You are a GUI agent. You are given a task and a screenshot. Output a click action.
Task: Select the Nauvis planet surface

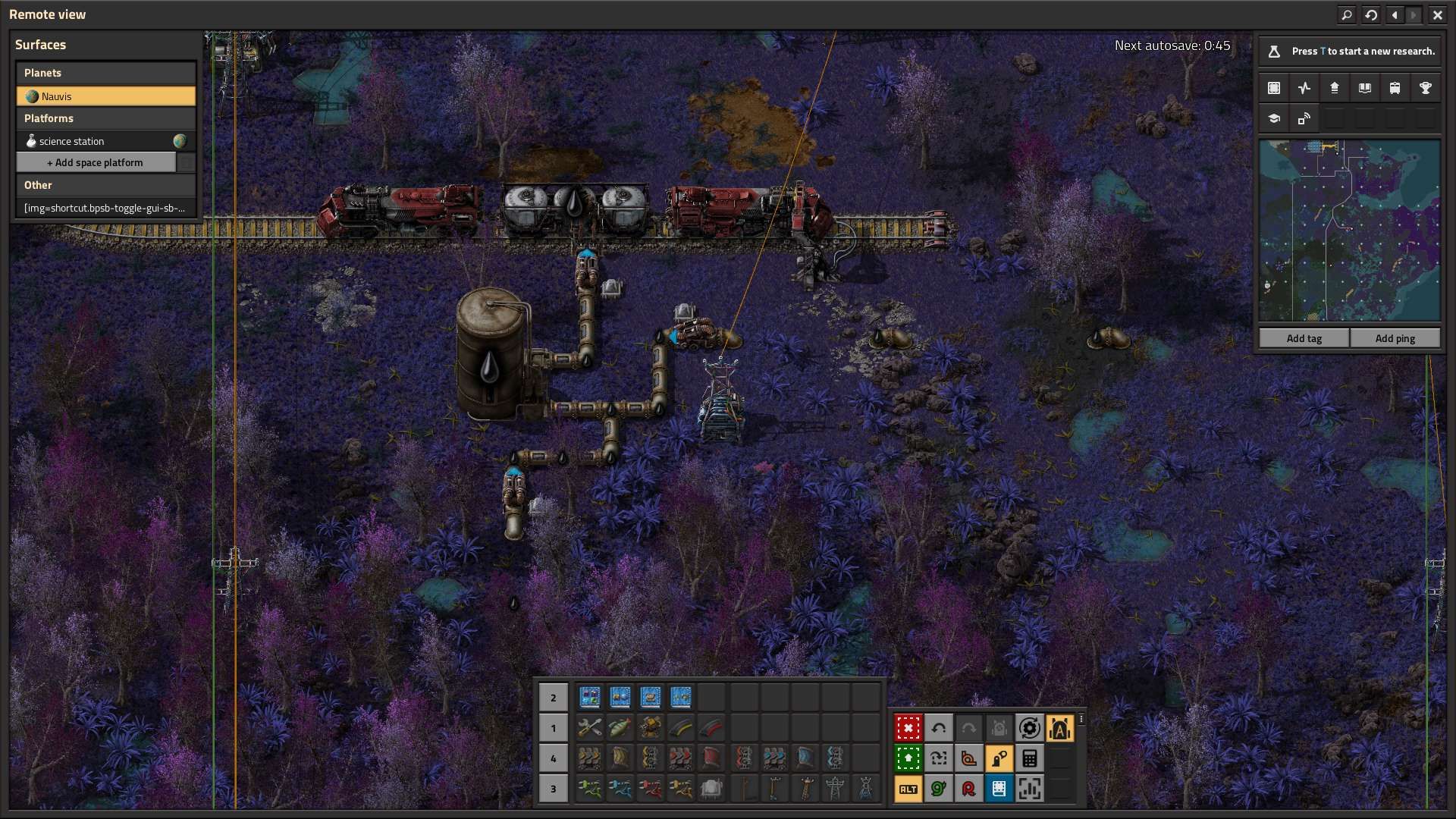(x=106, y=96)
